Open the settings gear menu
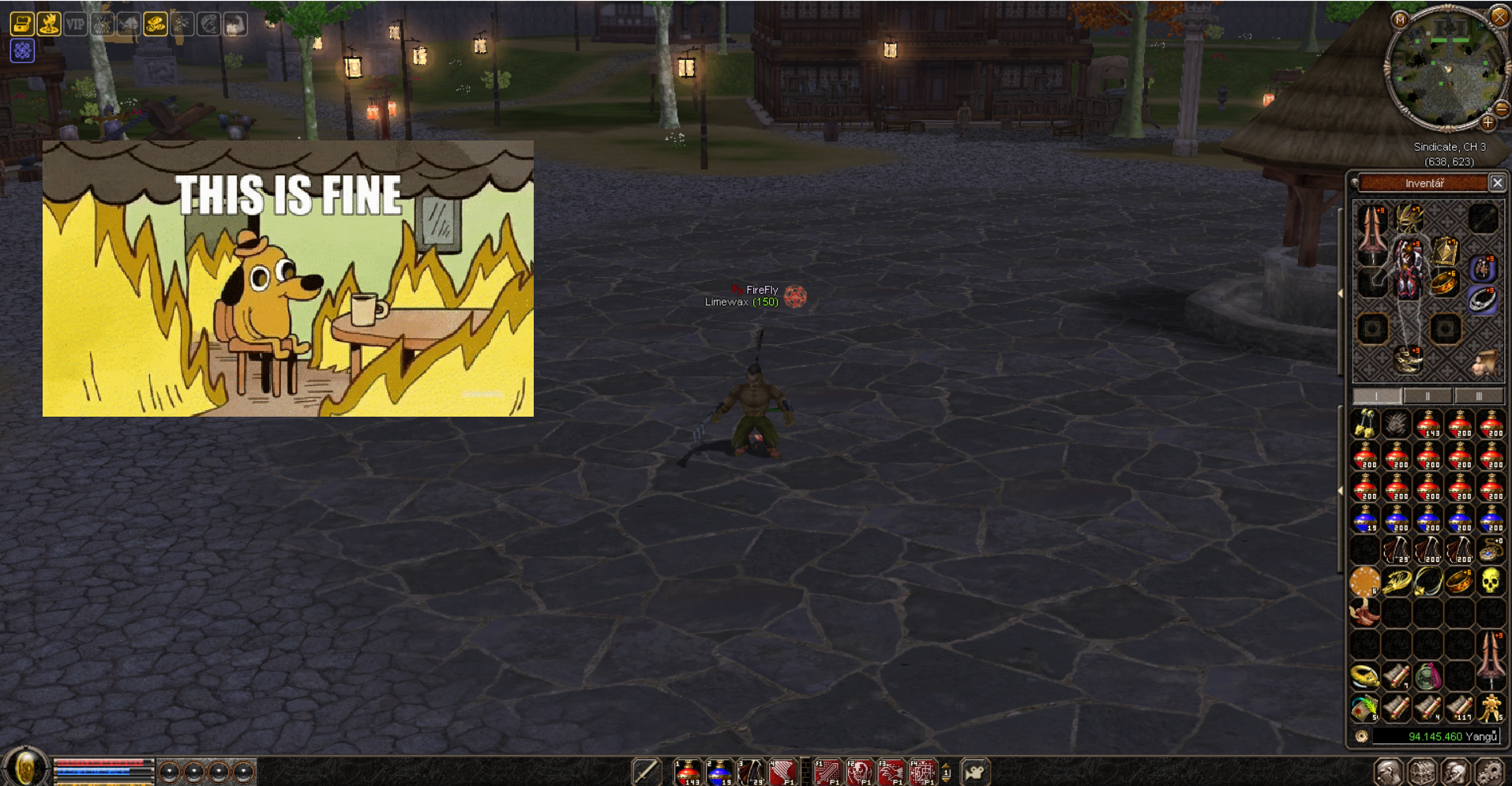 pos(1489,772)
